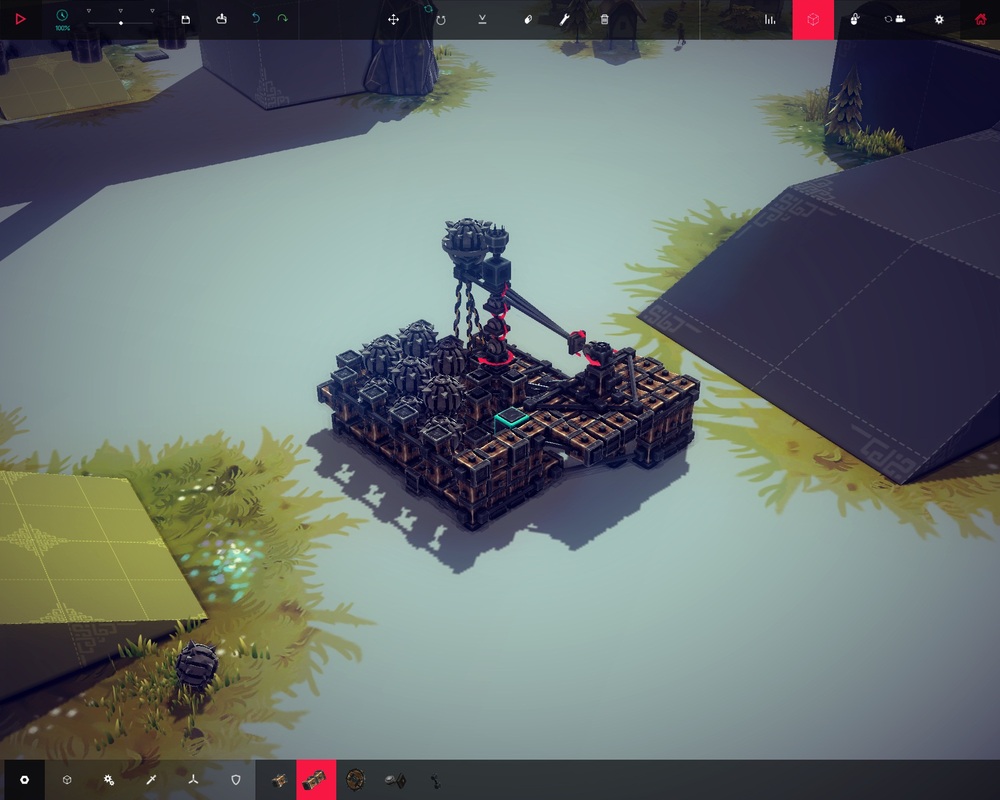The width and height of the screenshot is (1000, 800).
Task: Open the bar chart statistics panel
Action: coord(770,19)
